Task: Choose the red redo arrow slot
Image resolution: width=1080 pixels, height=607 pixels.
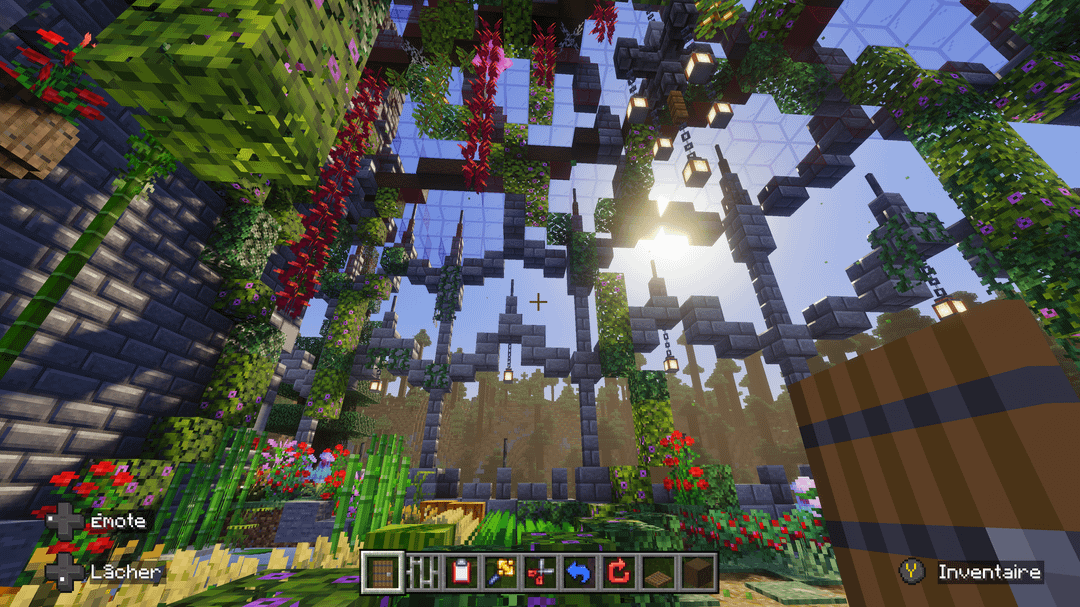Action: (618, 573)
